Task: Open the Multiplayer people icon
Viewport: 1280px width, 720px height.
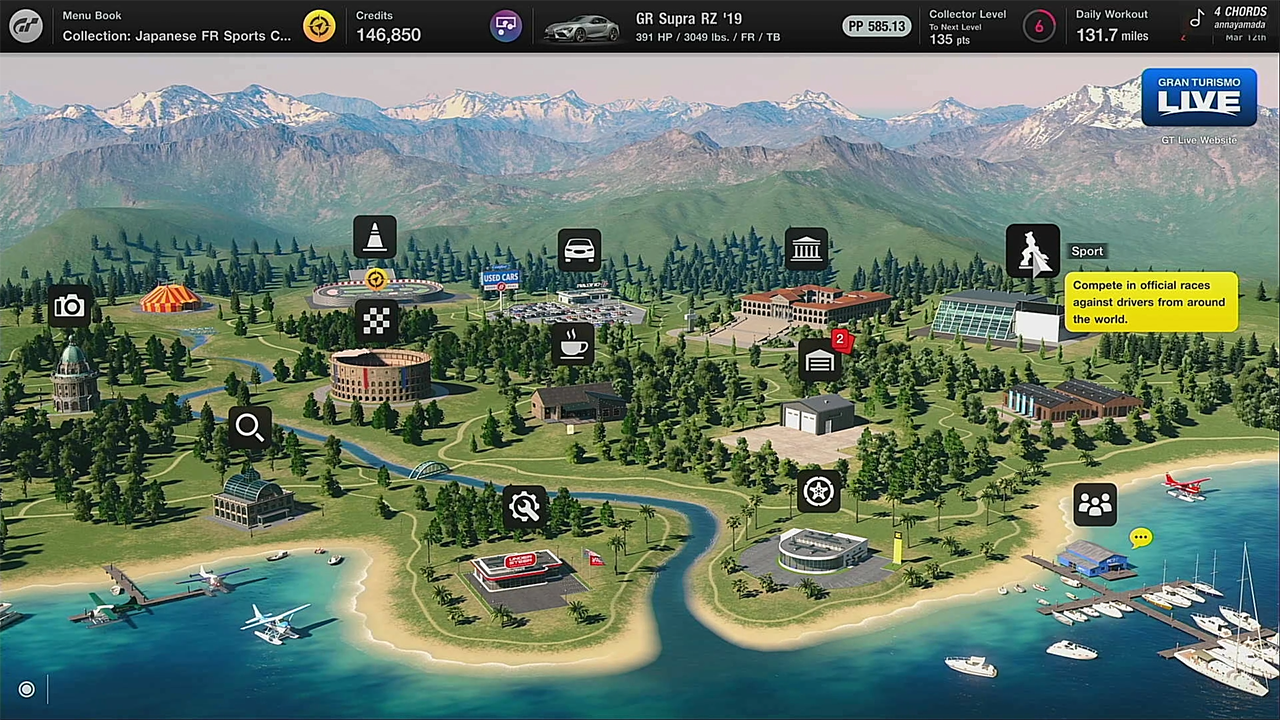Action: [x=1095, y=504]
